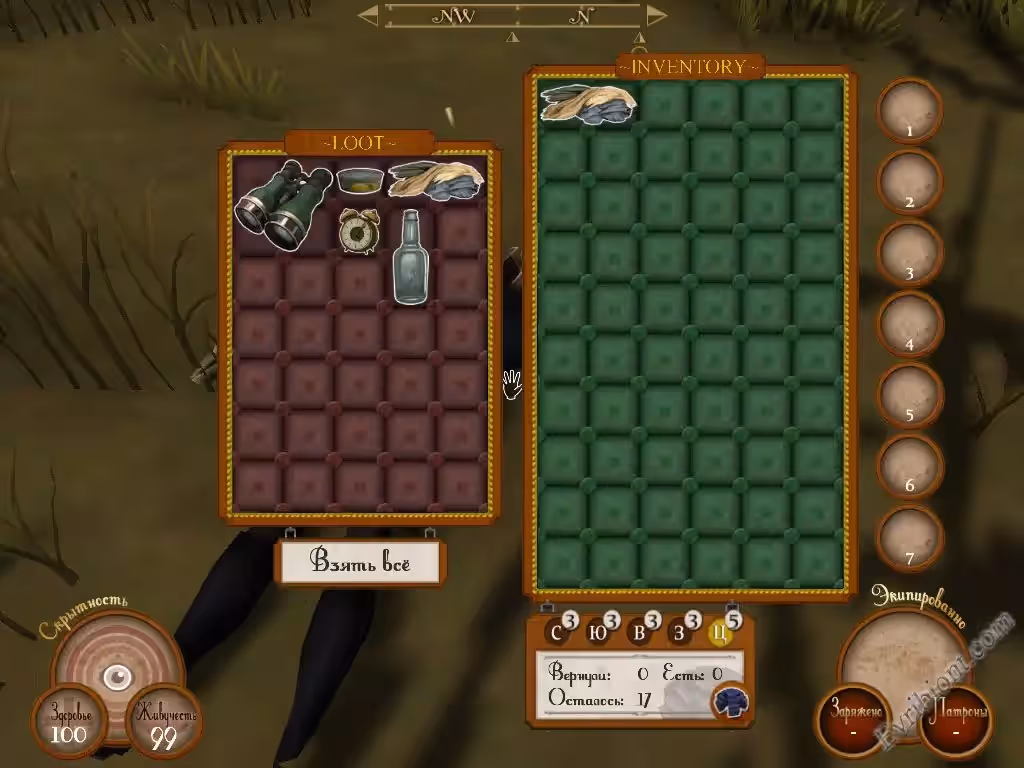Click the stealth eye indicator
The image size is (1024, 768).
click(x=117, y=678)
